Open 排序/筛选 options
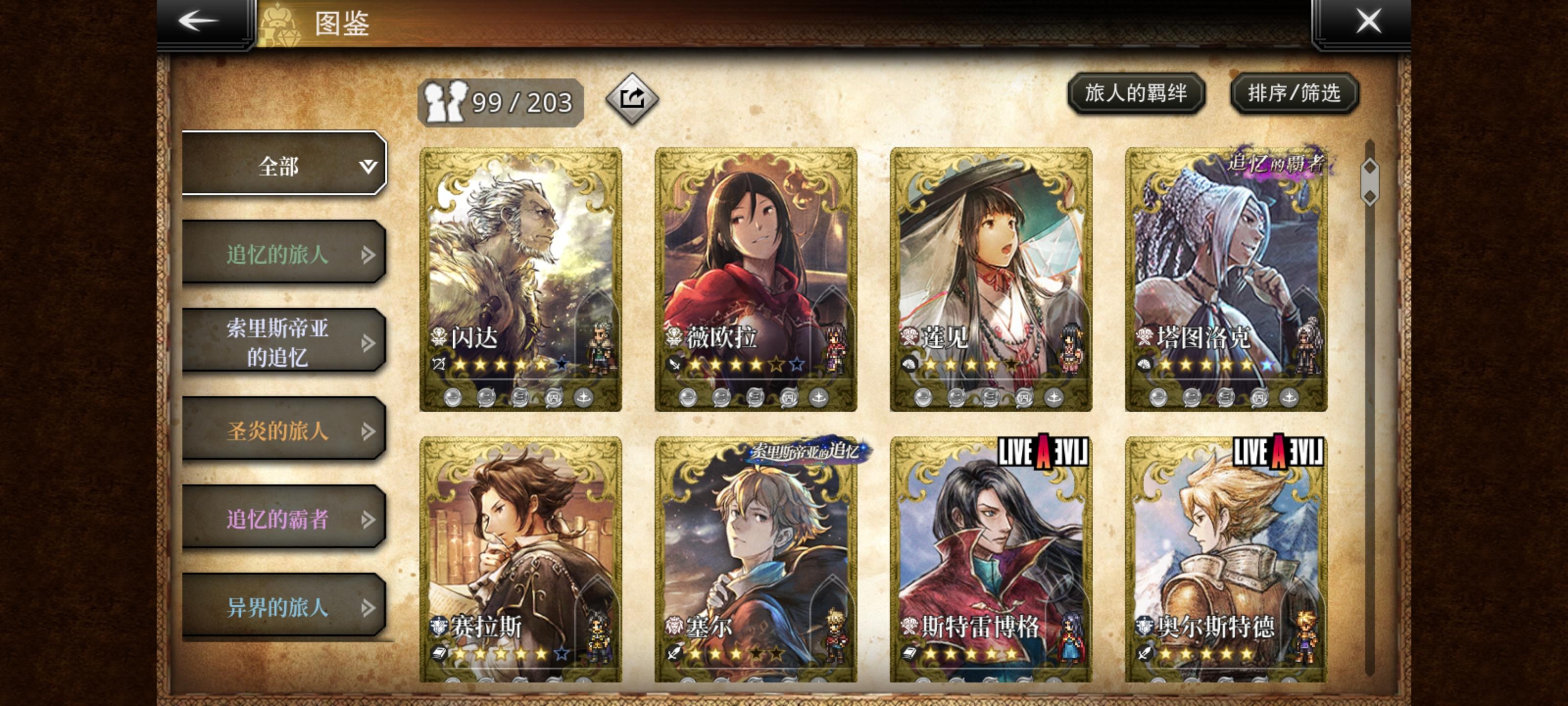Viewport: 1568px width, 706px height. pyautogui.click(x=1294, y=93)
